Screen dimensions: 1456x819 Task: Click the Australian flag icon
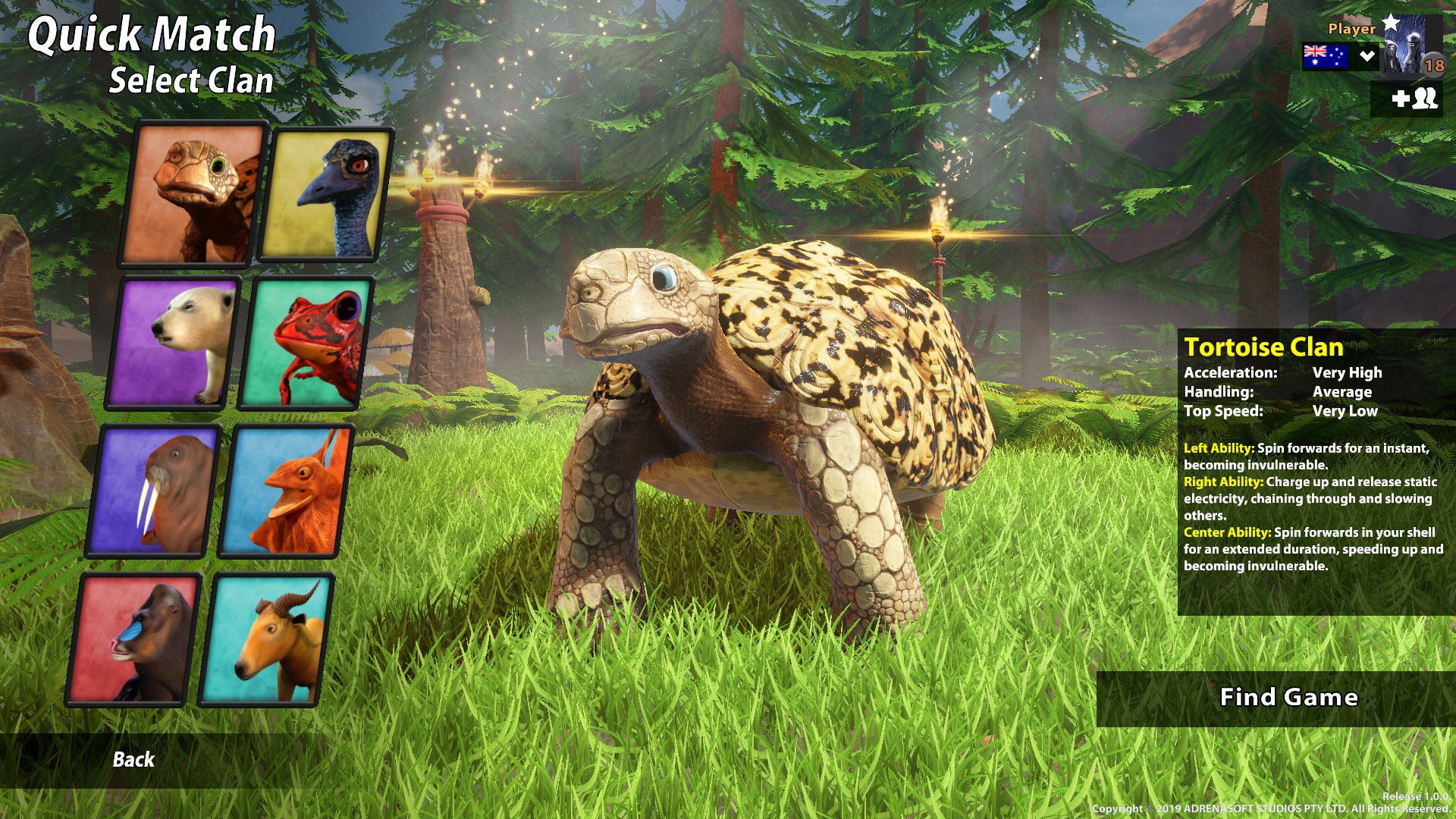pos(1324,56)
